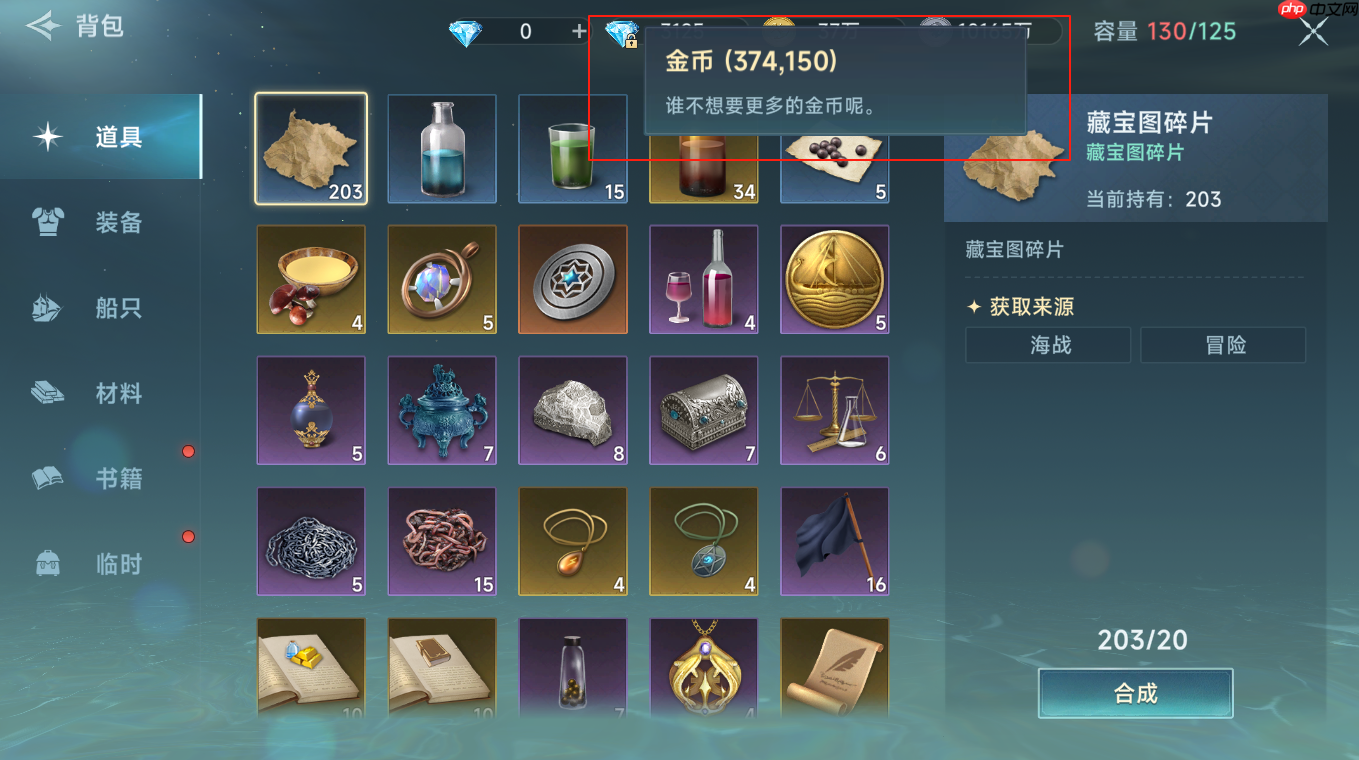Open the 海战 acquisition source
Viewport: 1359px width, 760px height.
point(1047,344)
